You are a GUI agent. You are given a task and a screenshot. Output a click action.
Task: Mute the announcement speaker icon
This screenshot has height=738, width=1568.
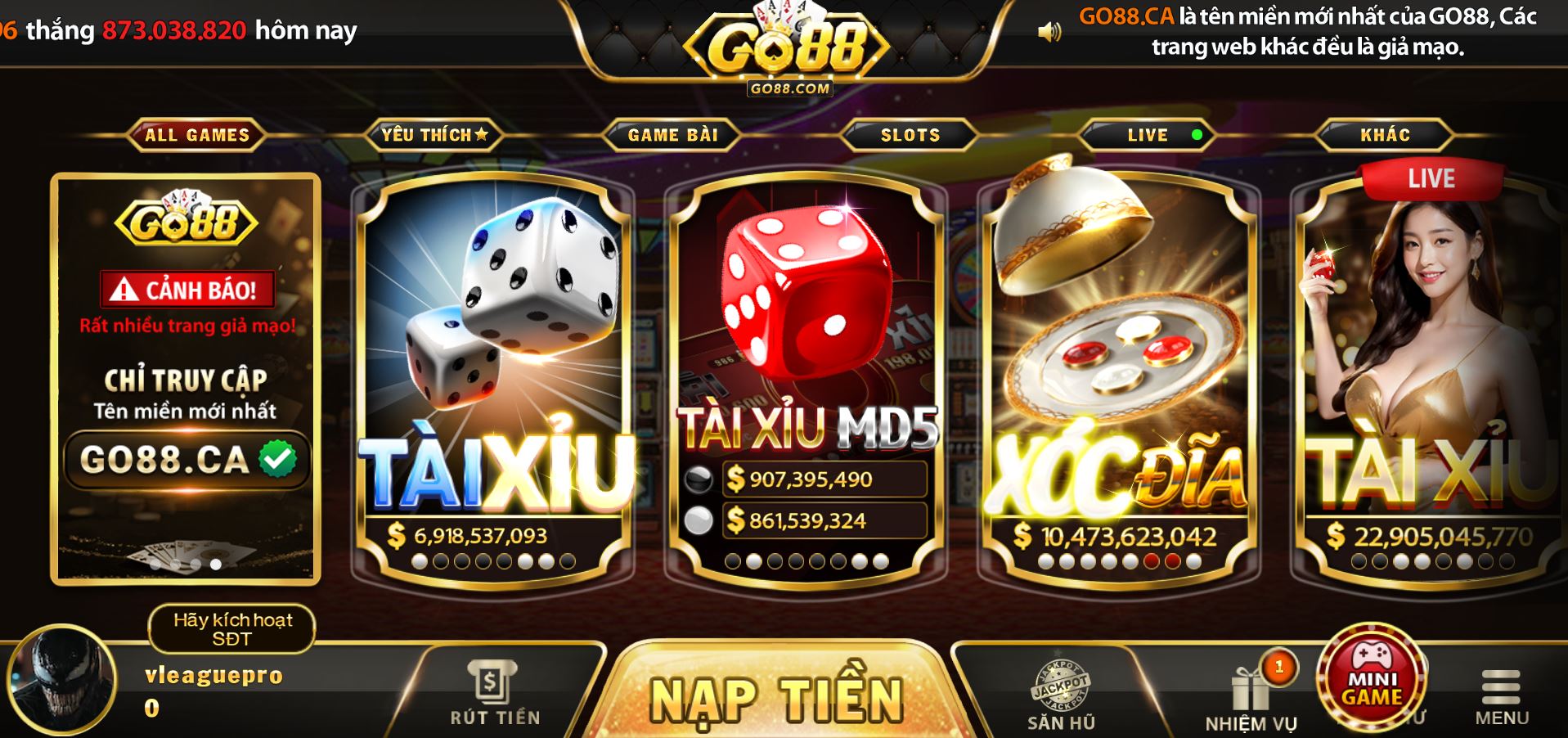[x=1049, y=30]
